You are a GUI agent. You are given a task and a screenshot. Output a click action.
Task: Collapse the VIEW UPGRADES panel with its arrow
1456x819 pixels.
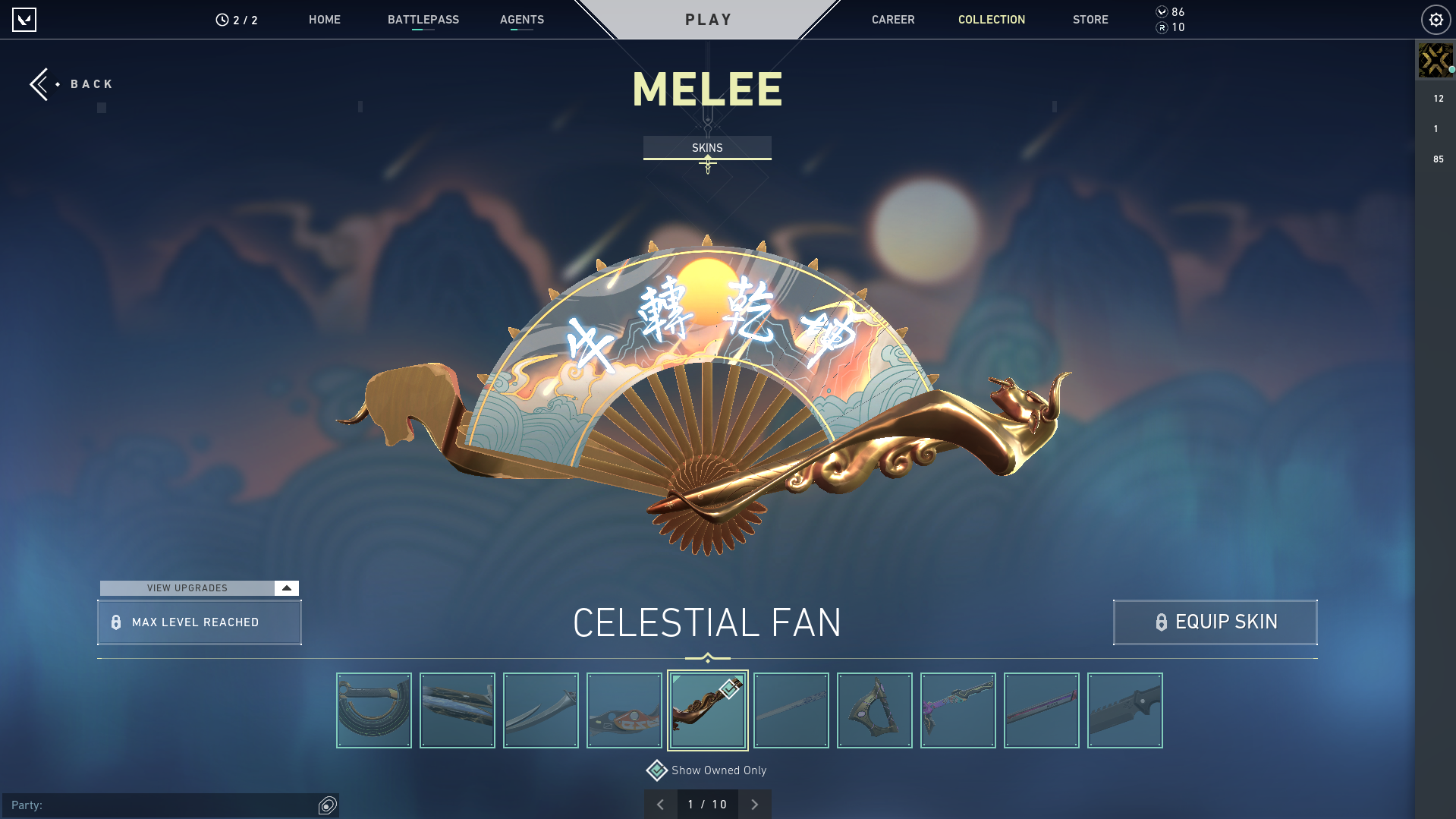click(286, 587)
